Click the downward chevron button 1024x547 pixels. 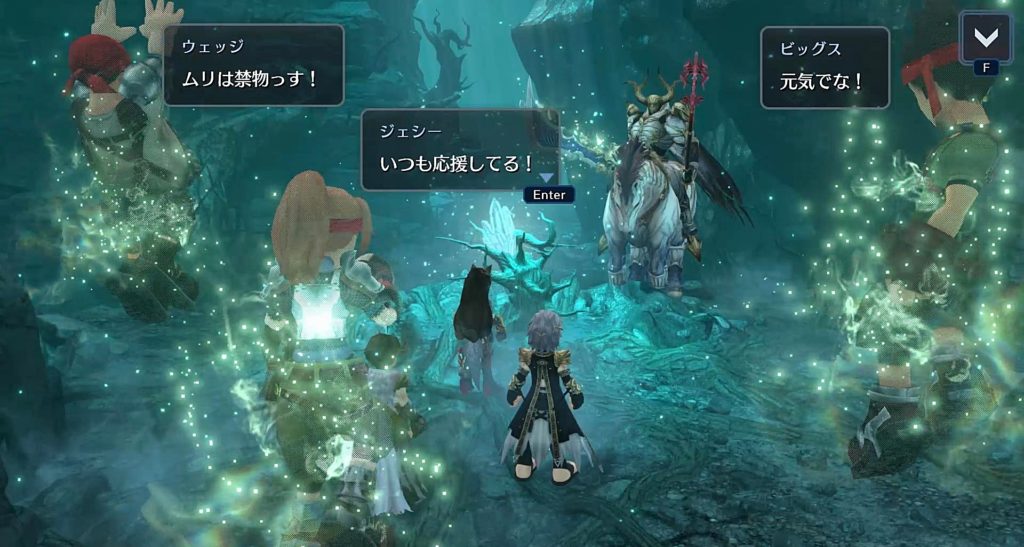coord(985,38)
